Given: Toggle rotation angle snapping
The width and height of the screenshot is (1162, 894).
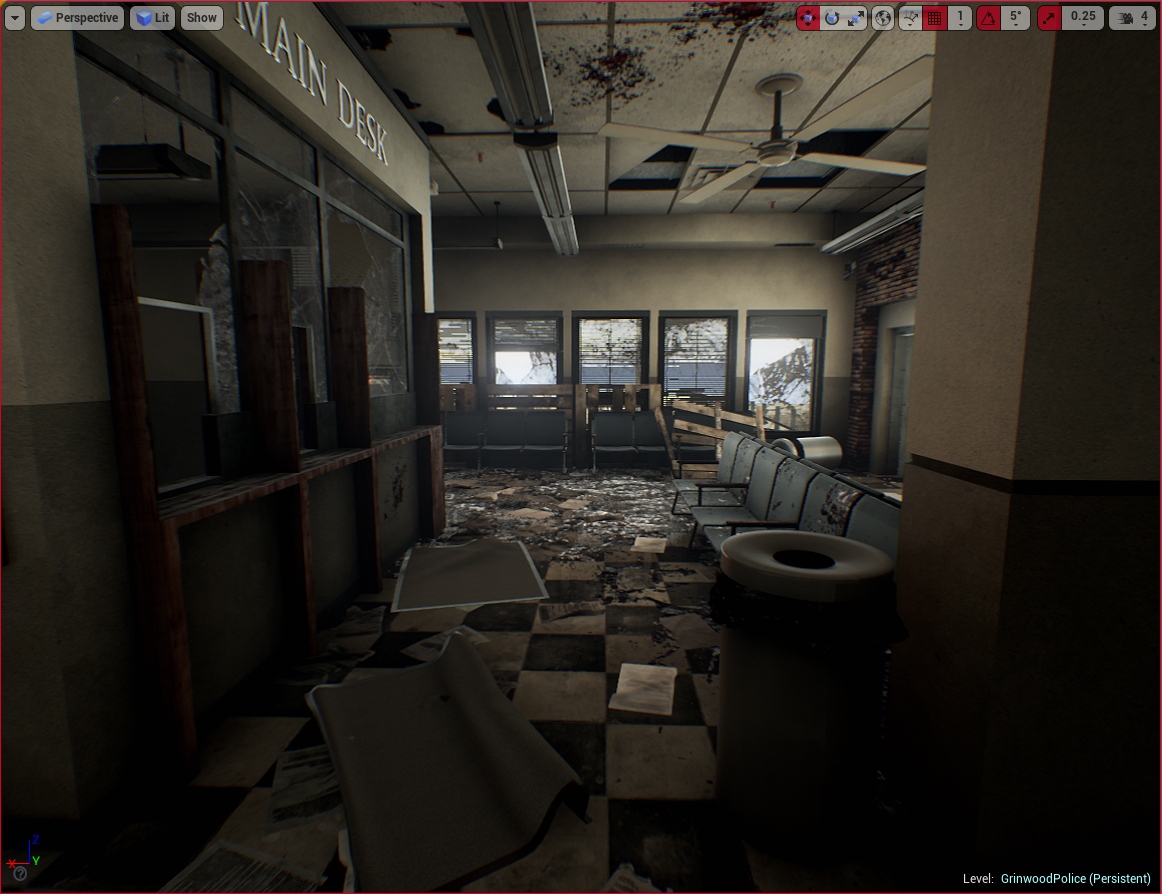Looking at the screenshot, I should pyautogui.click(x=988, y=18).
